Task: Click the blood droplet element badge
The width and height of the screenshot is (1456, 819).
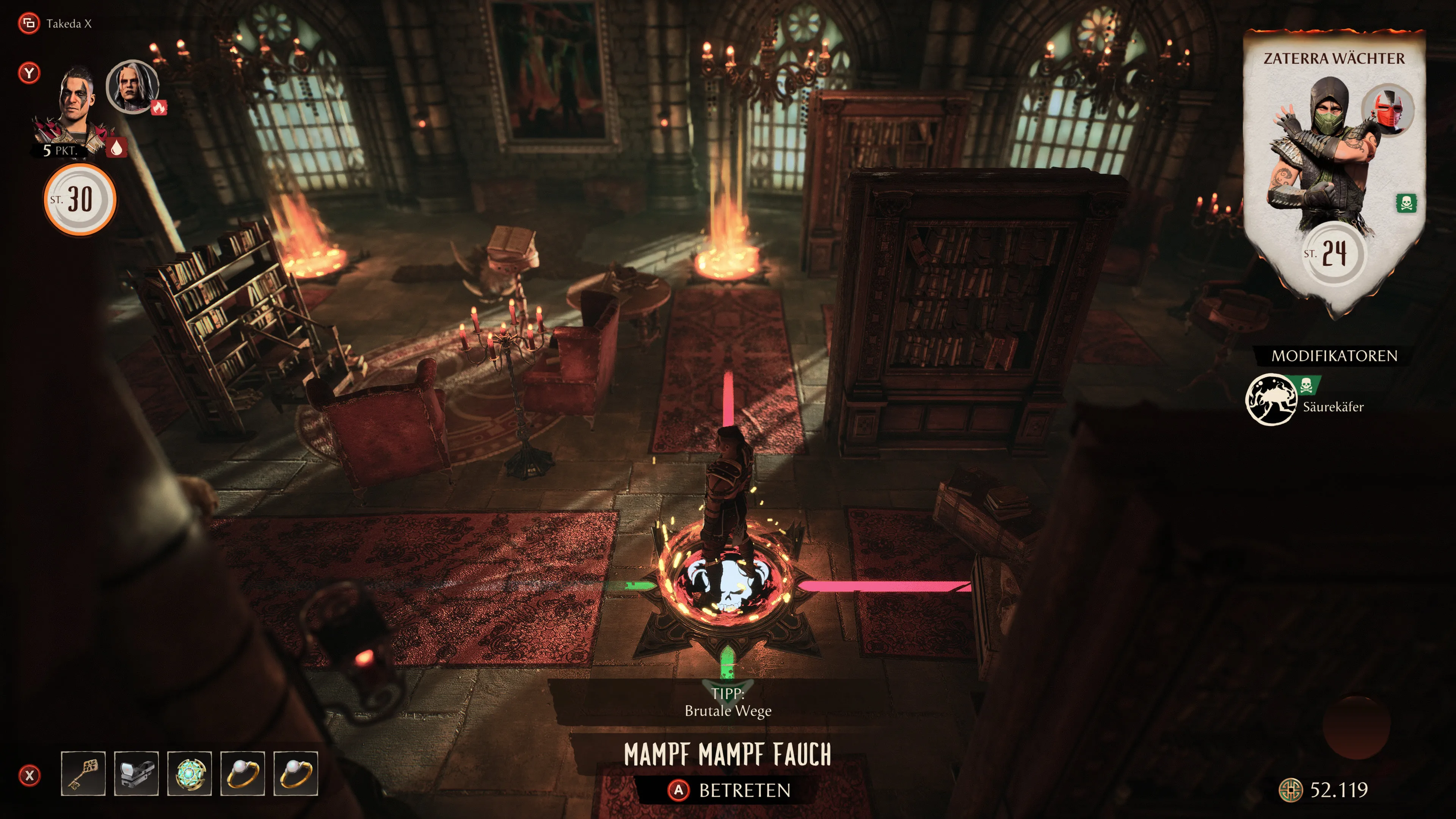Action: point(116,147)
